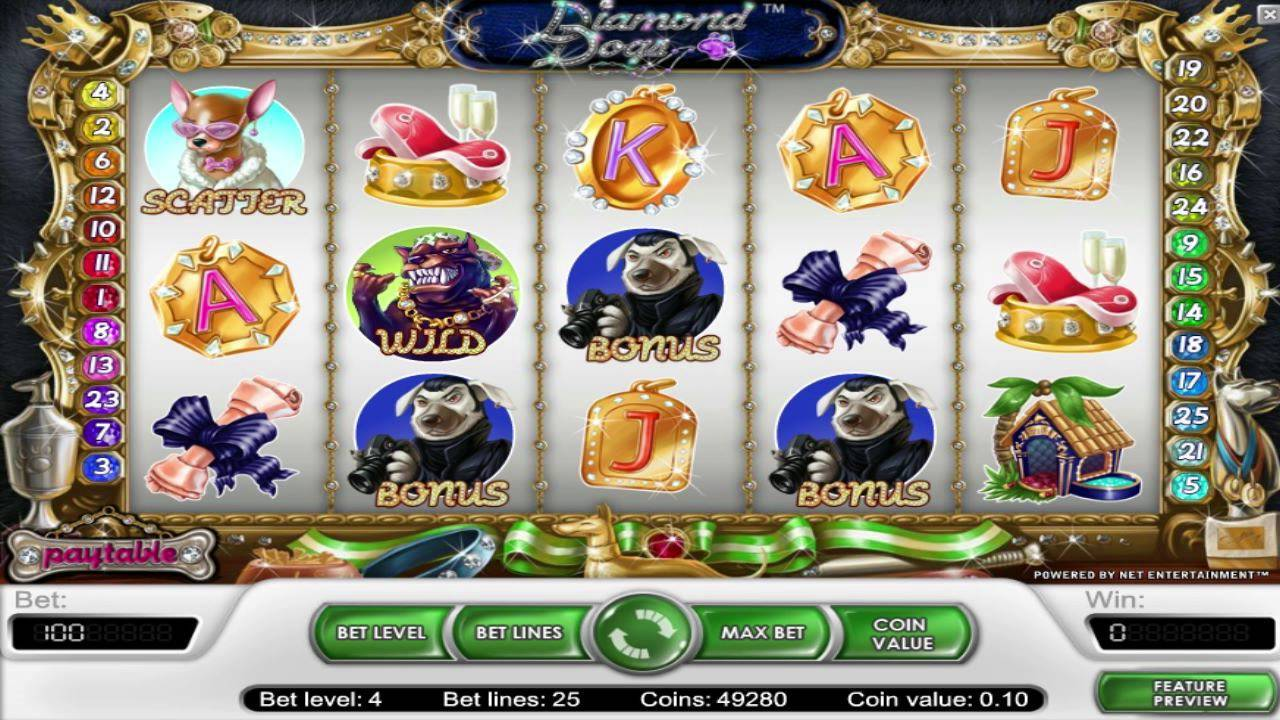Viewport: 1280px width, 720px height.
Task: Select bet line 9 marker
Action: [x=1190, y=242]
